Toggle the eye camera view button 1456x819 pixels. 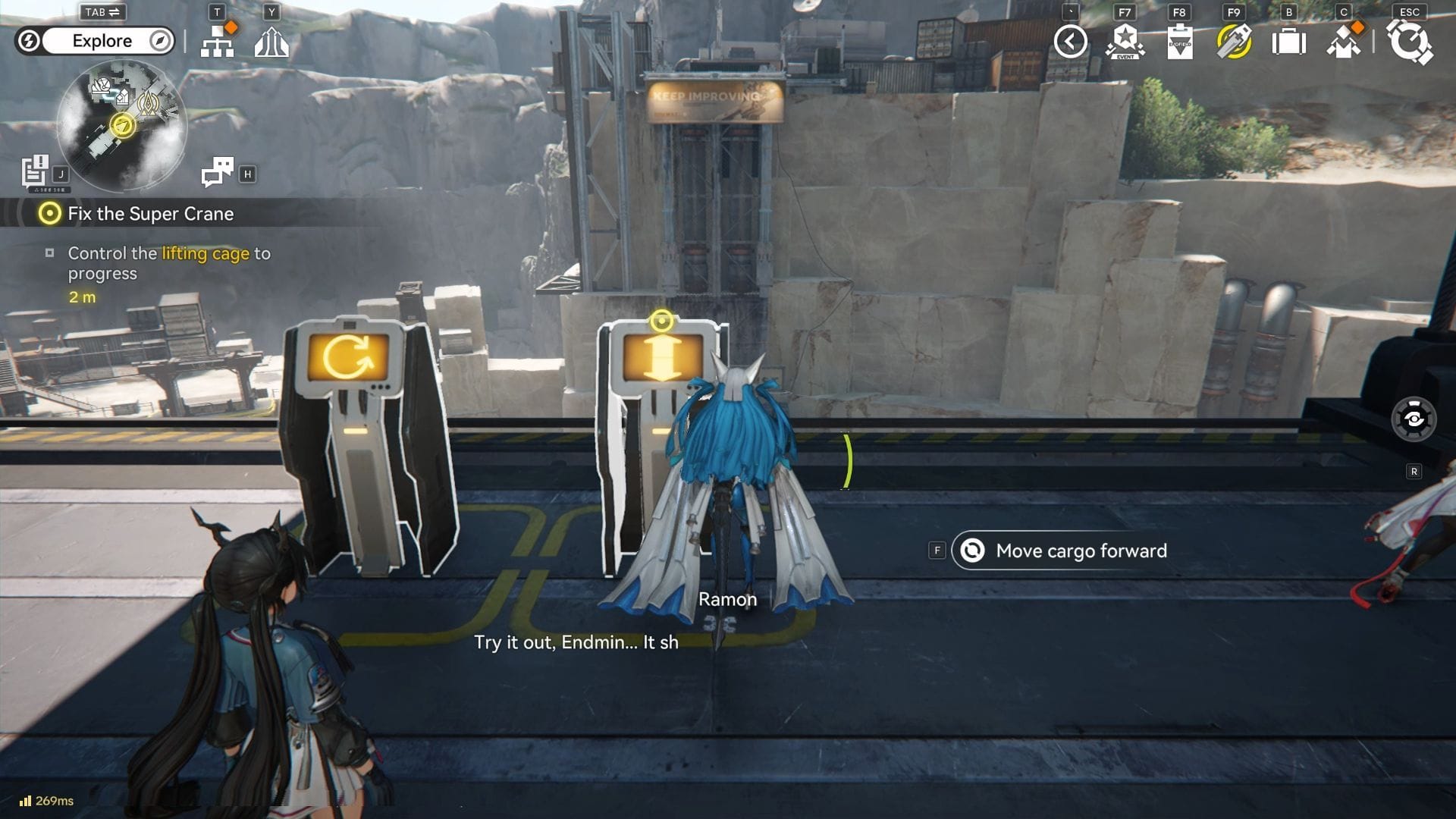tap(1414, 419)
